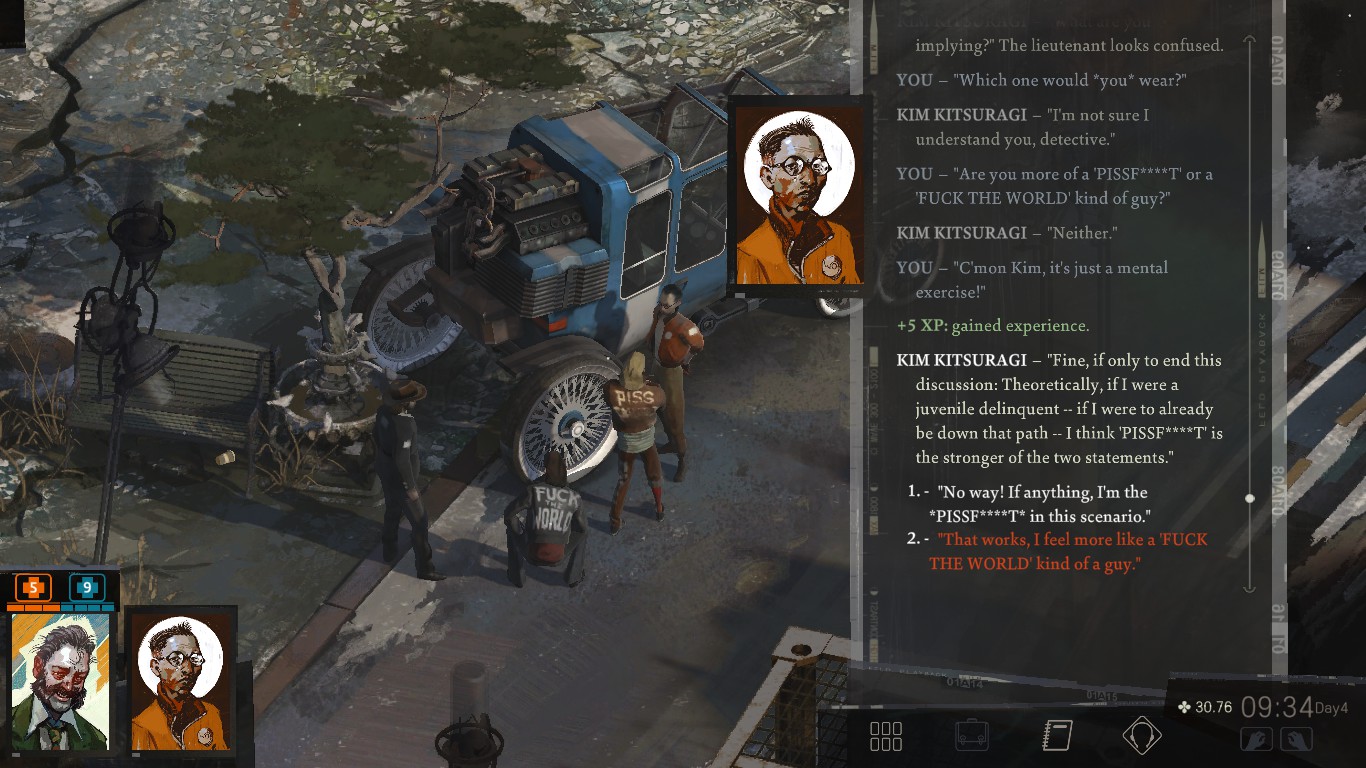Open the Thought Cabinet icon

[1142, 736]
